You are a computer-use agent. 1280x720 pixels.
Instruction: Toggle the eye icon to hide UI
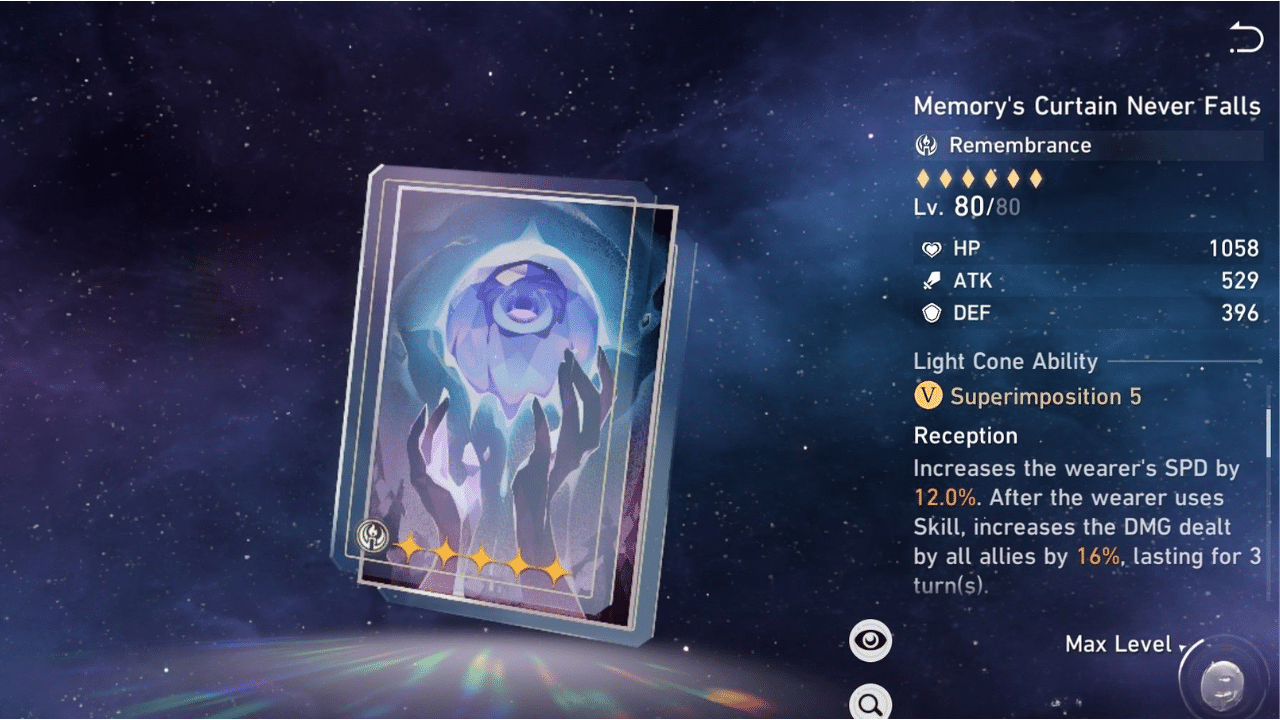[x=870, y=639]
